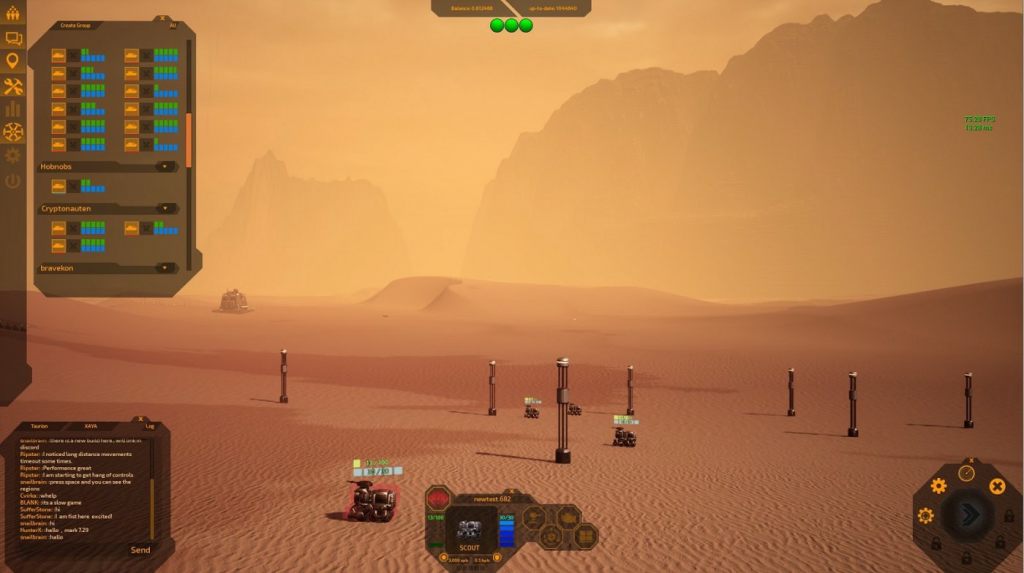The image size is (1024, 573).
Task: Open the Log chat tab
Action: tap(150, 426)
